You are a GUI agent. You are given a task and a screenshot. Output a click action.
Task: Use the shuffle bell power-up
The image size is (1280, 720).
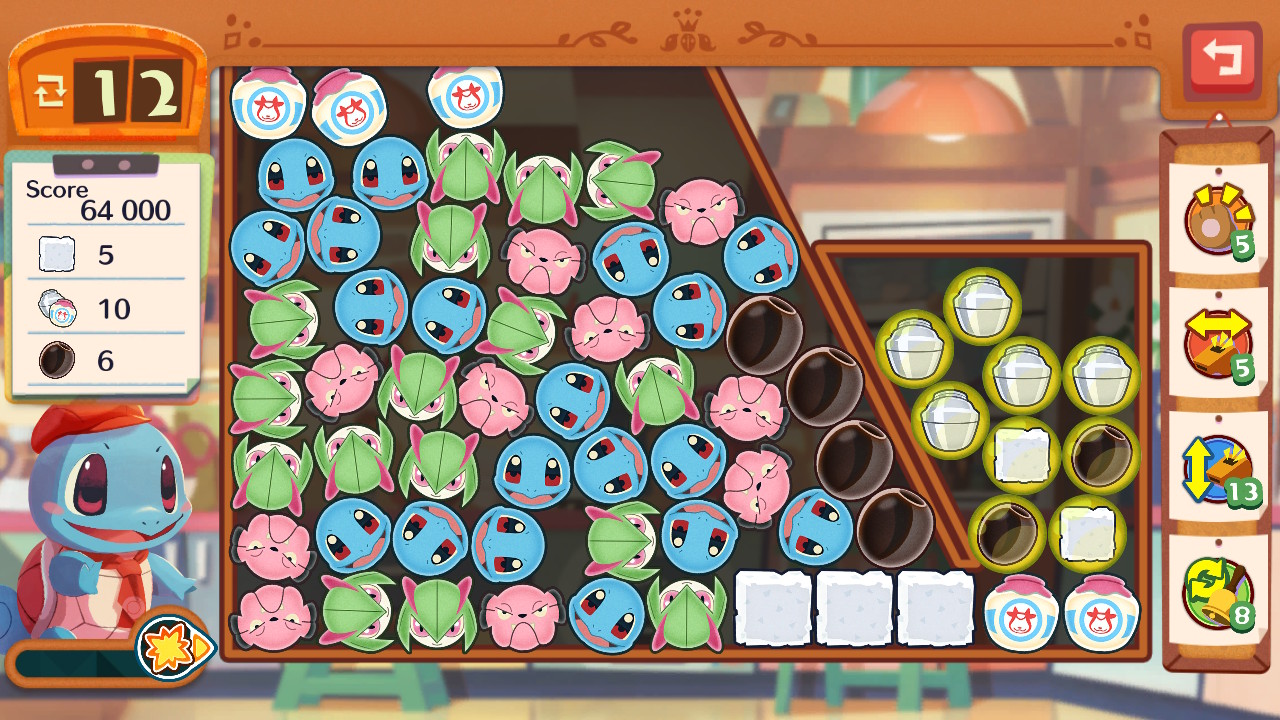coord(1216,591)
